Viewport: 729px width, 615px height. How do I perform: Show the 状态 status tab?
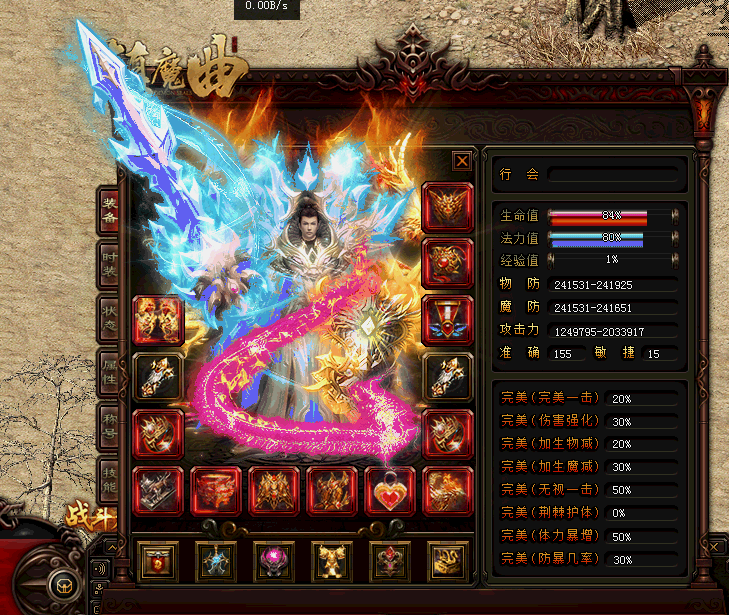tap(109, 319)
